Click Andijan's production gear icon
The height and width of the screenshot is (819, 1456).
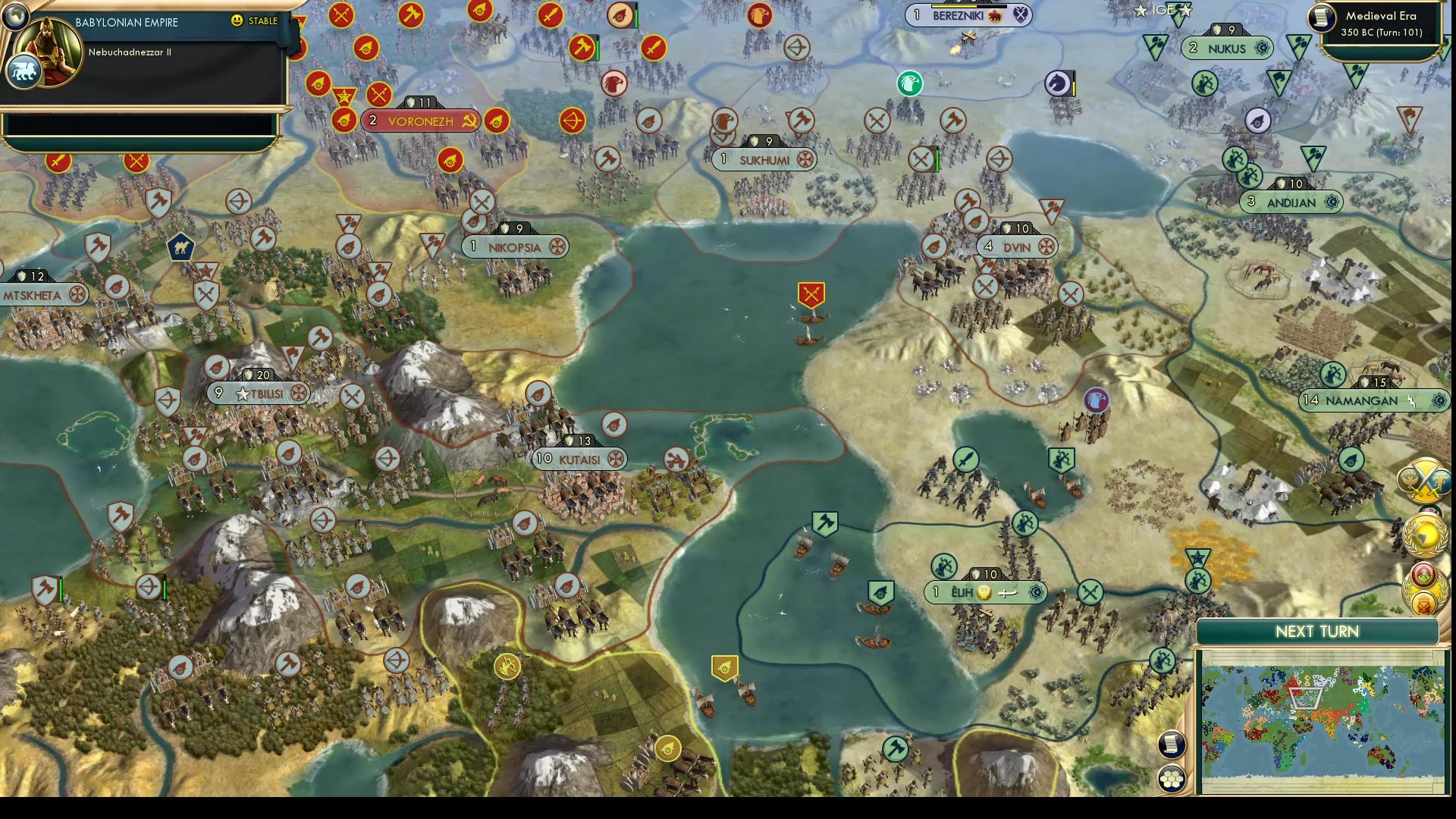pyautogui.click(x=1330, y=202)
